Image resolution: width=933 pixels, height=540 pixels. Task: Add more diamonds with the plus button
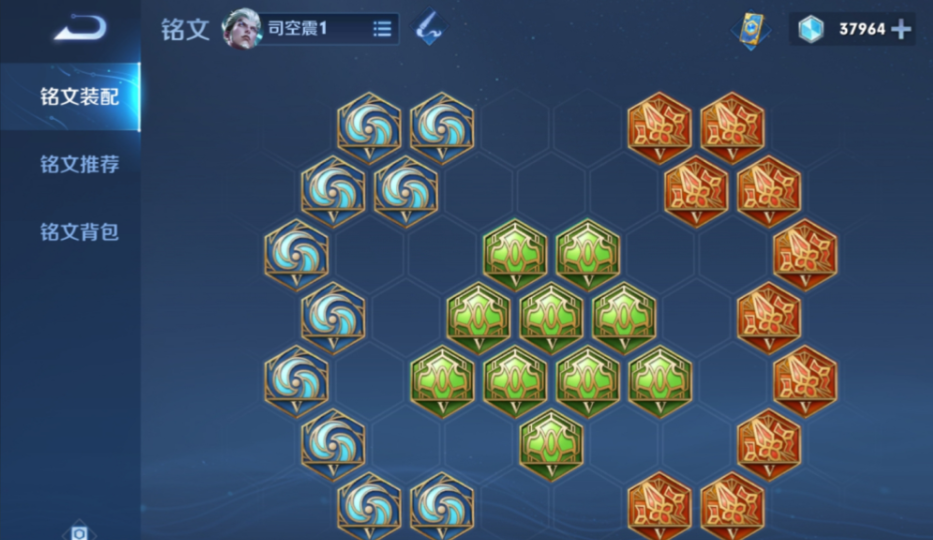900,29
